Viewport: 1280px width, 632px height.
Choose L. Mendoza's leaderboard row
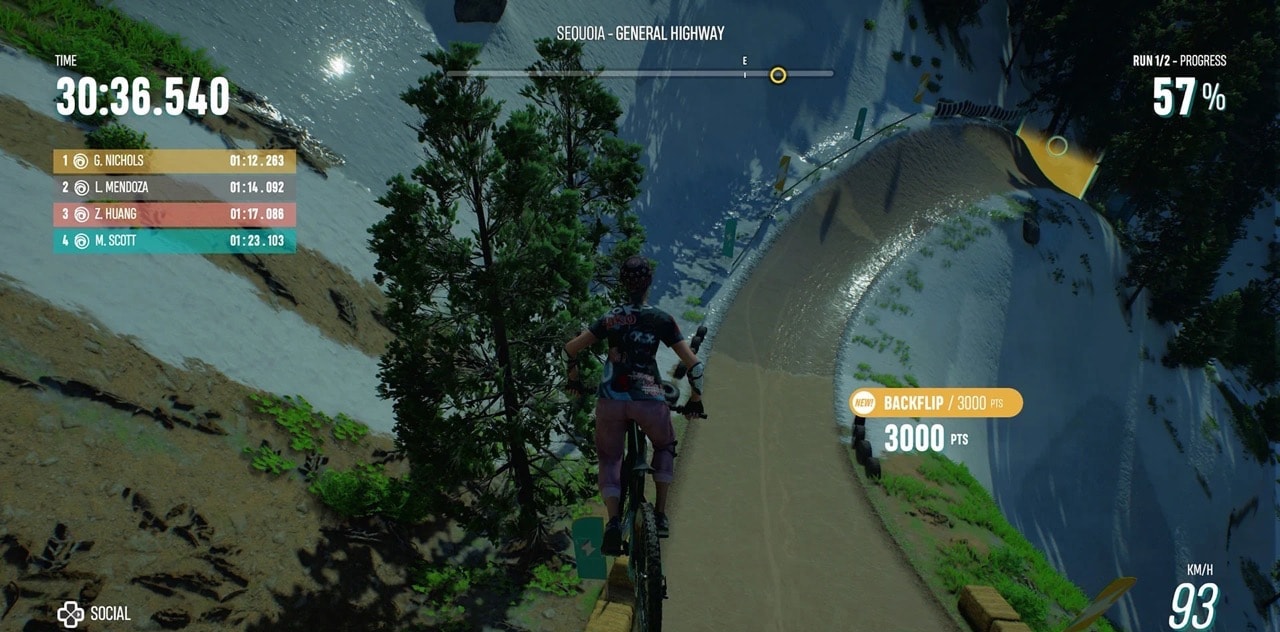174,188
